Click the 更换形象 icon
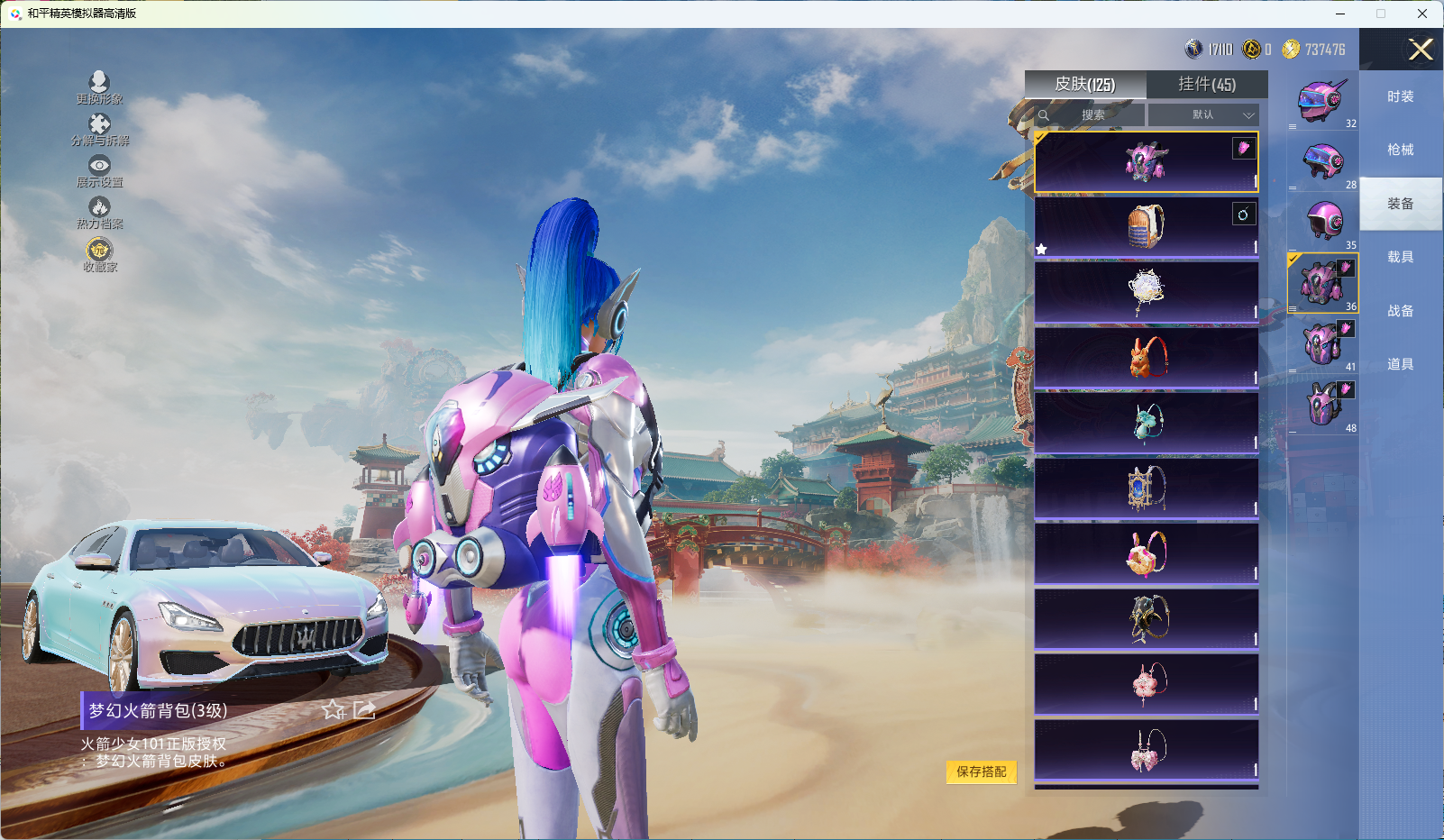Screen dimensions: 1444x840 (99, 87)
